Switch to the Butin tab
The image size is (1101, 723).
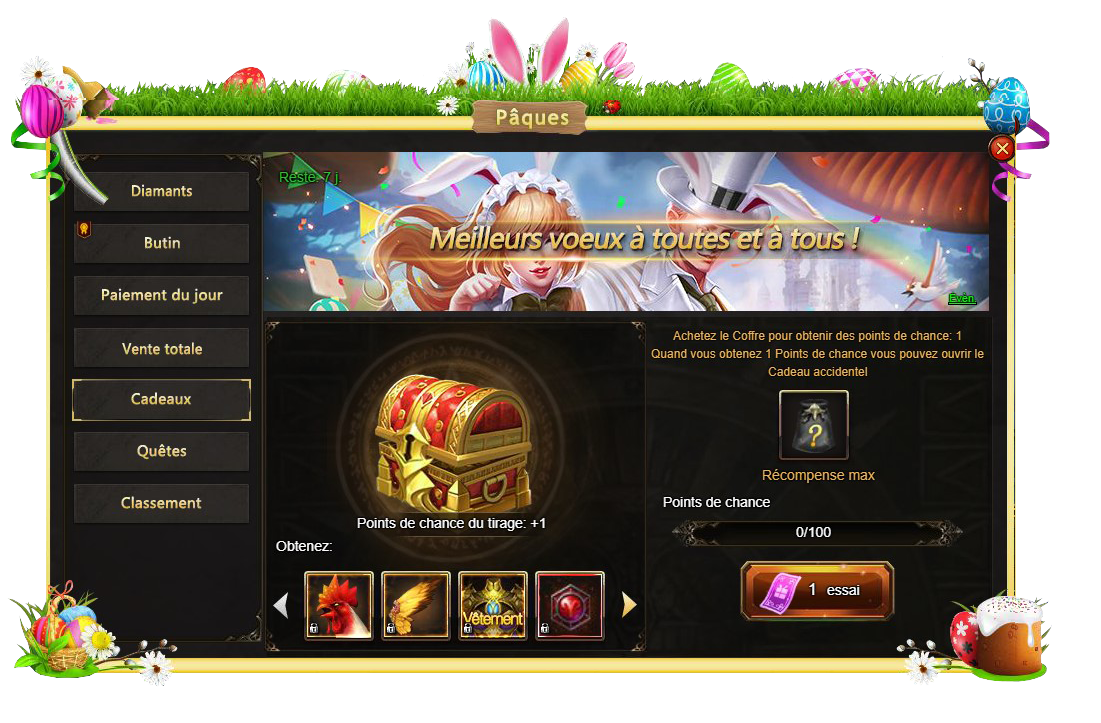(x=161, y=243)
